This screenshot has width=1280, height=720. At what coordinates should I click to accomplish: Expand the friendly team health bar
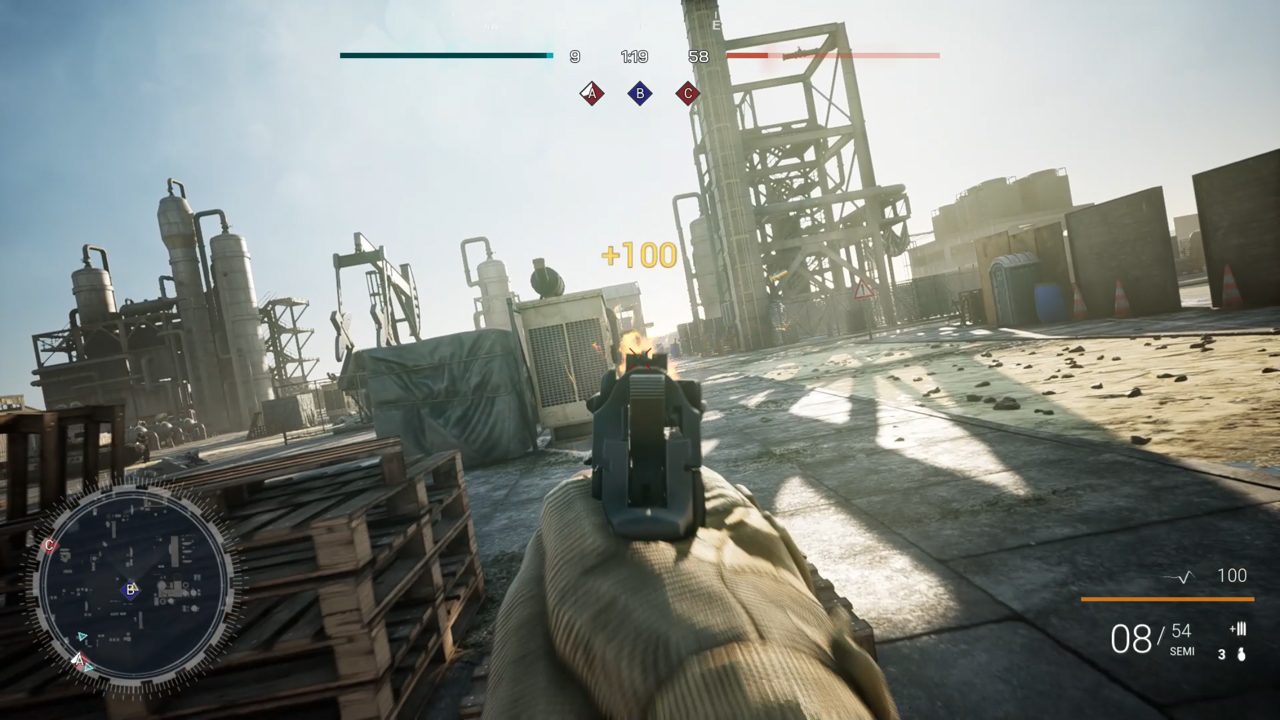[446, 55]
